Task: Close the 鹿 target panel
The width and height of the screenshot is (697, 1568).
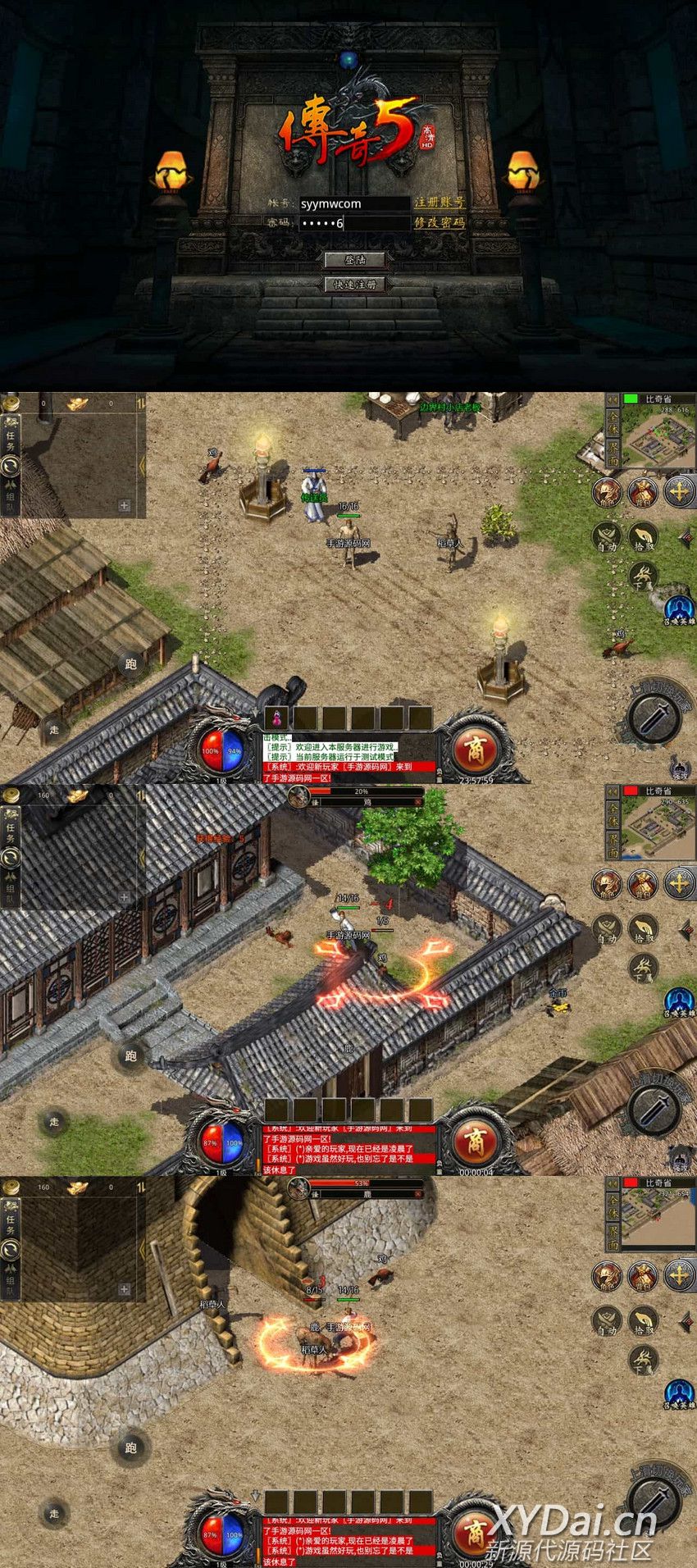Action: [x=418, y=1194]
